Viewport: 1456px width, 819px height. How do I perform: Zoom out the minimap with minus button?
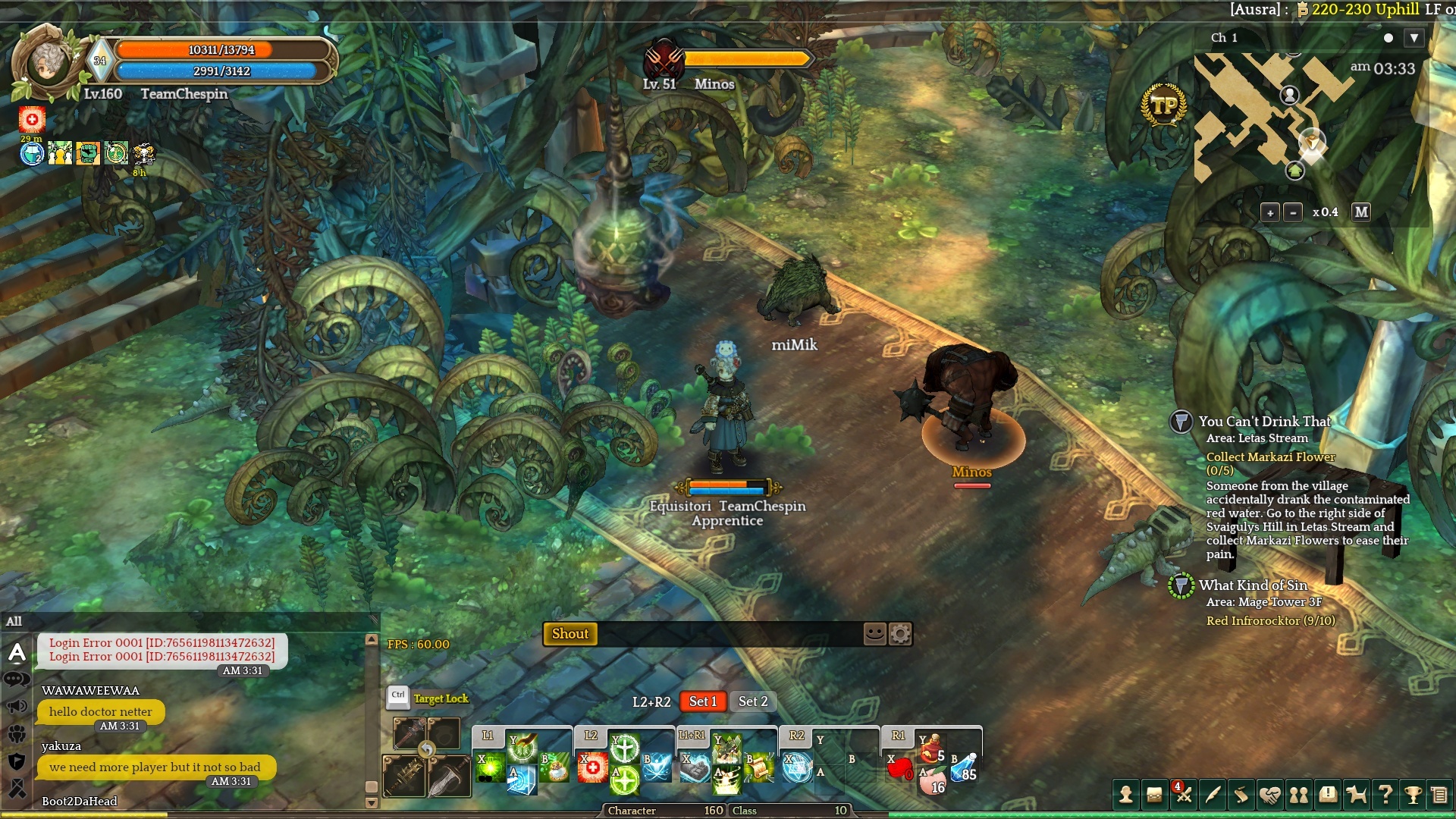[x=1293, y=212]
